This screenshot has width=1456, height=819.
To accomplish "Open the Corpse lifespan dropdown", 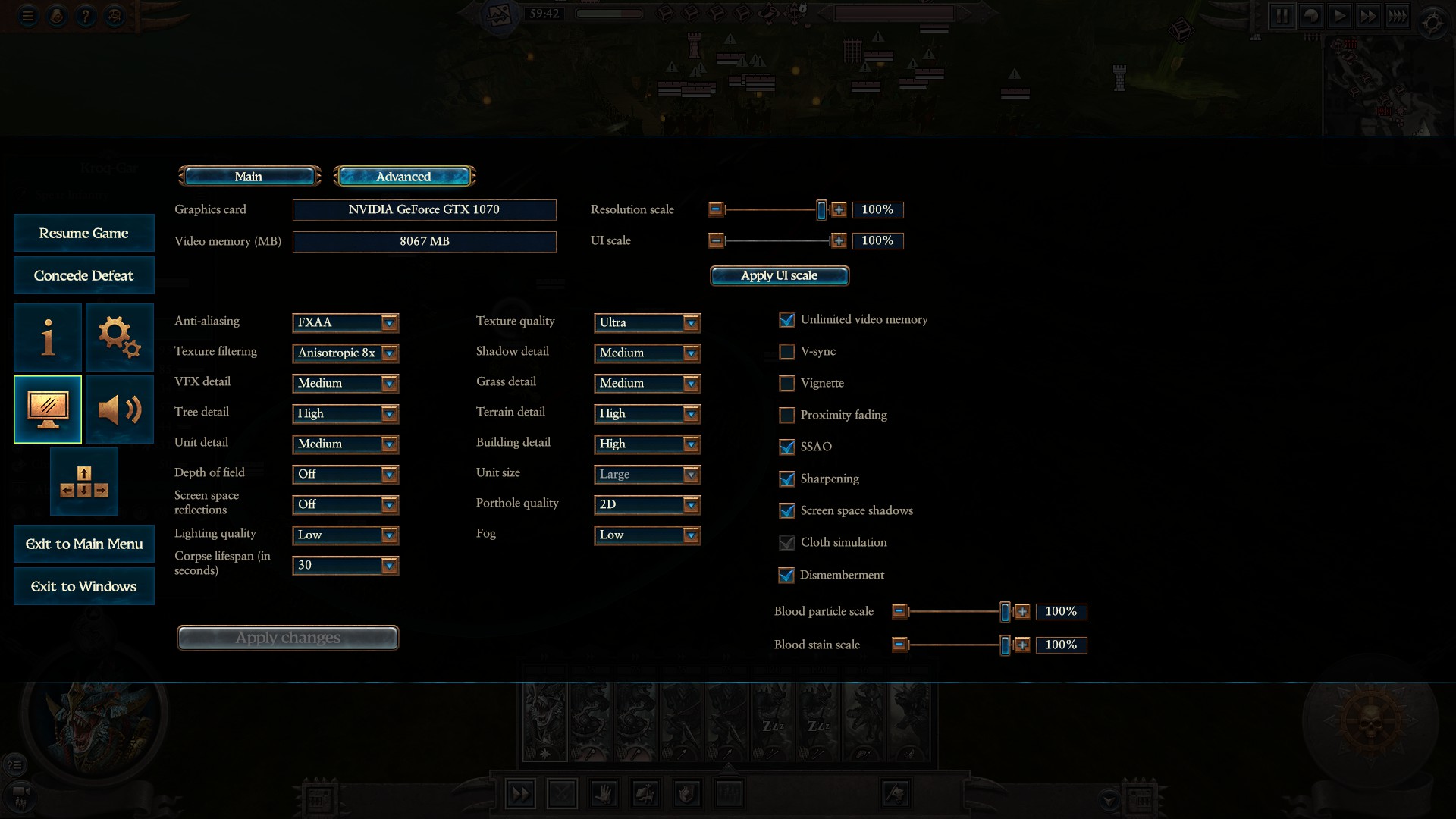I will coord(345,565).
